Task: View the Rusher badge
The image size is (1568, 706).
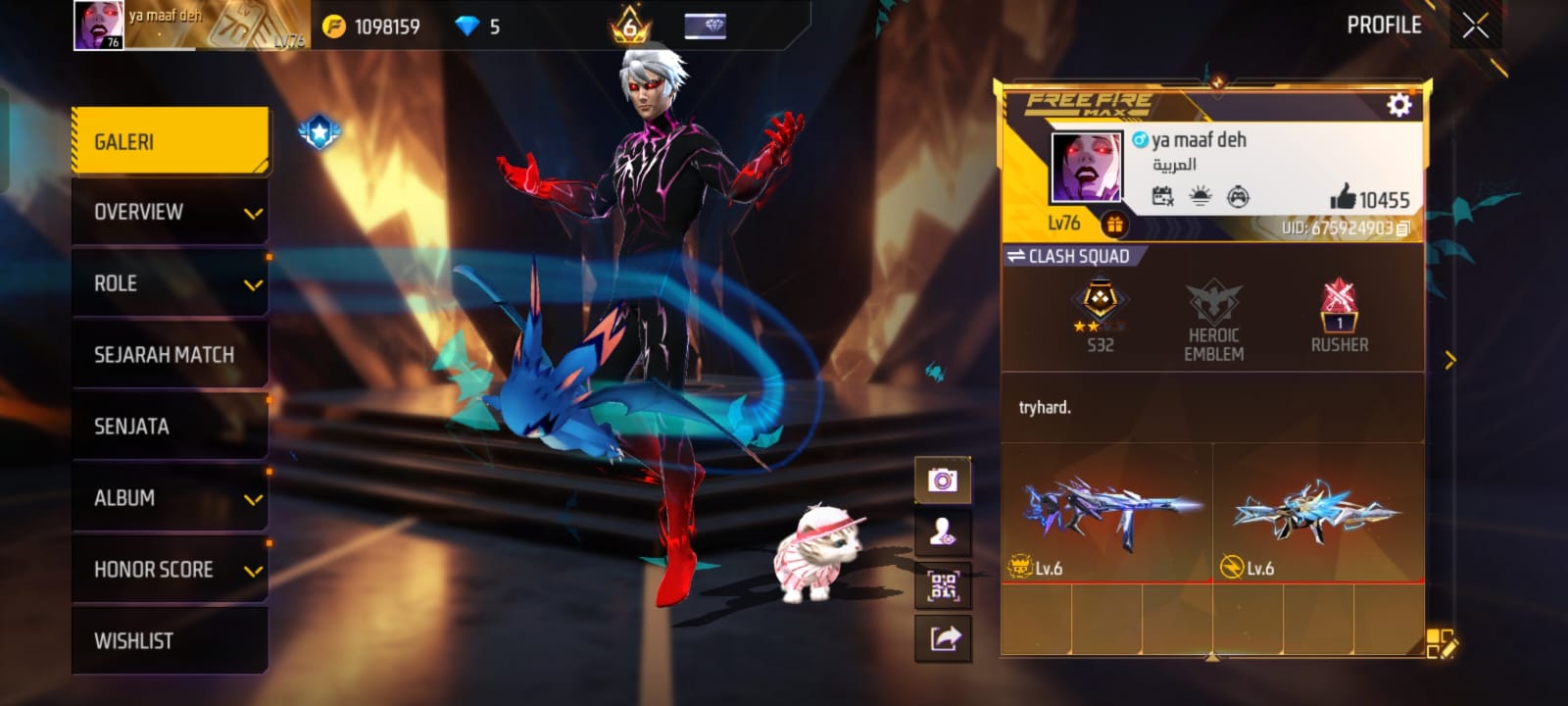Action: pos(1340,316)
